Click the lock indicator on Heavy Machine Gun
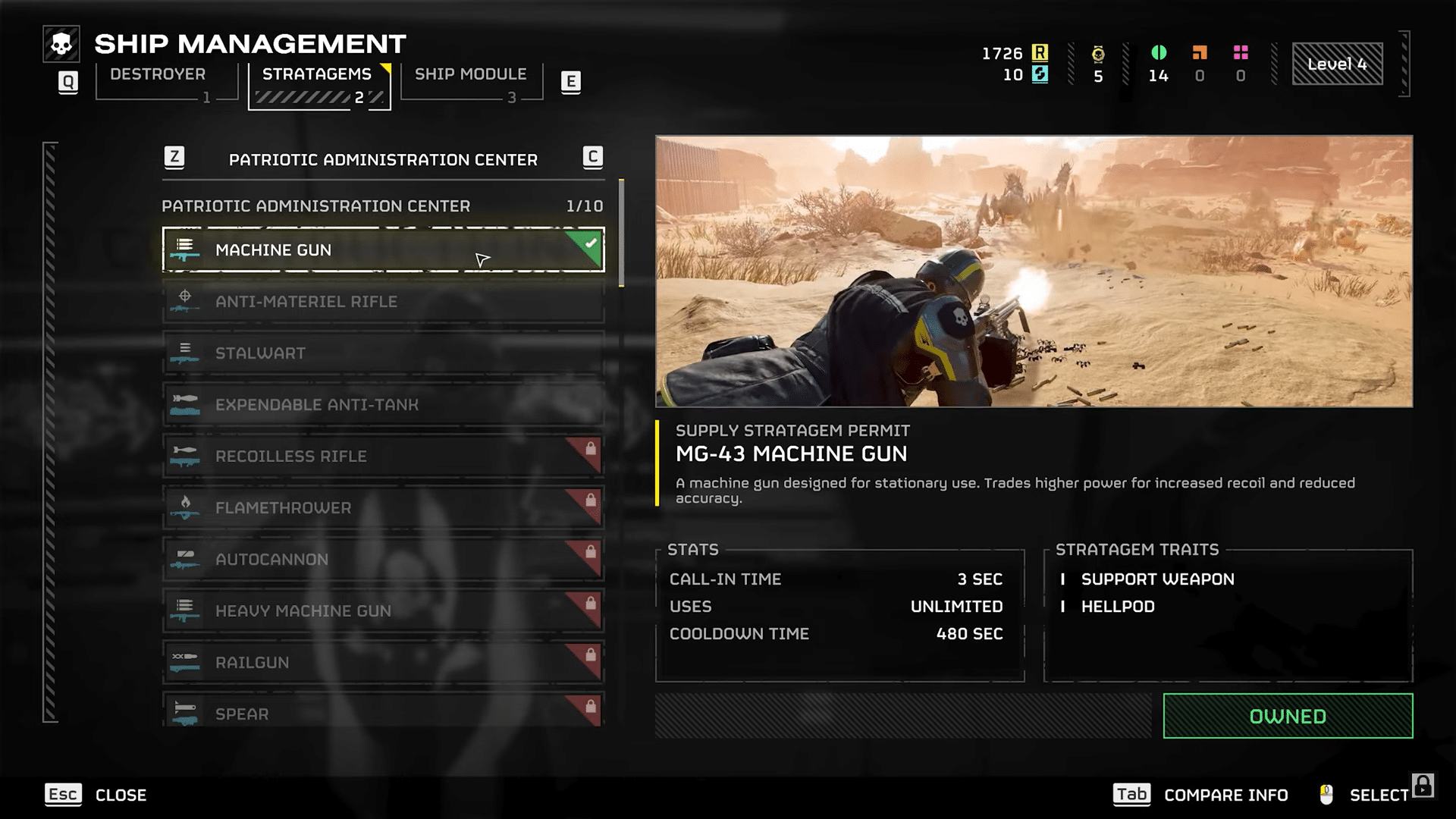The image size is (1456, 819). [591, 601]
